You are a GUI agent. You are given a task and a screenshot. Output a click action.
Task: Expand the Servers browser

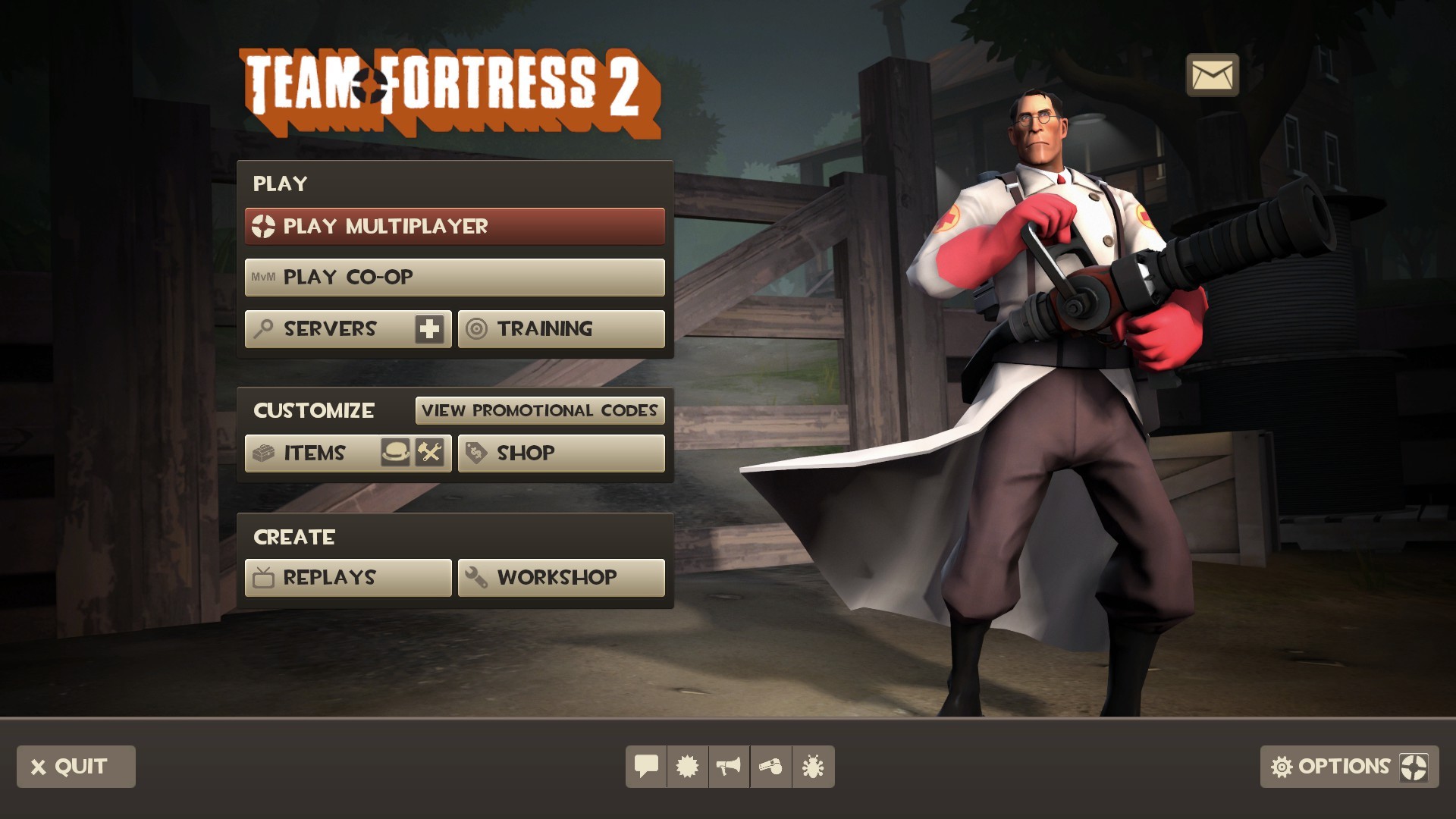point(330,328)
